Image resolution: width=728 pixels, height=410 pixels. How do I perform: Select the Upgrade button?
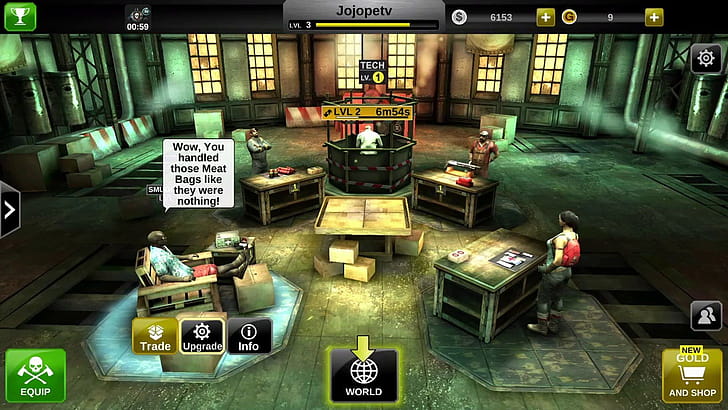pyautogui.click(x=201, y=336)
